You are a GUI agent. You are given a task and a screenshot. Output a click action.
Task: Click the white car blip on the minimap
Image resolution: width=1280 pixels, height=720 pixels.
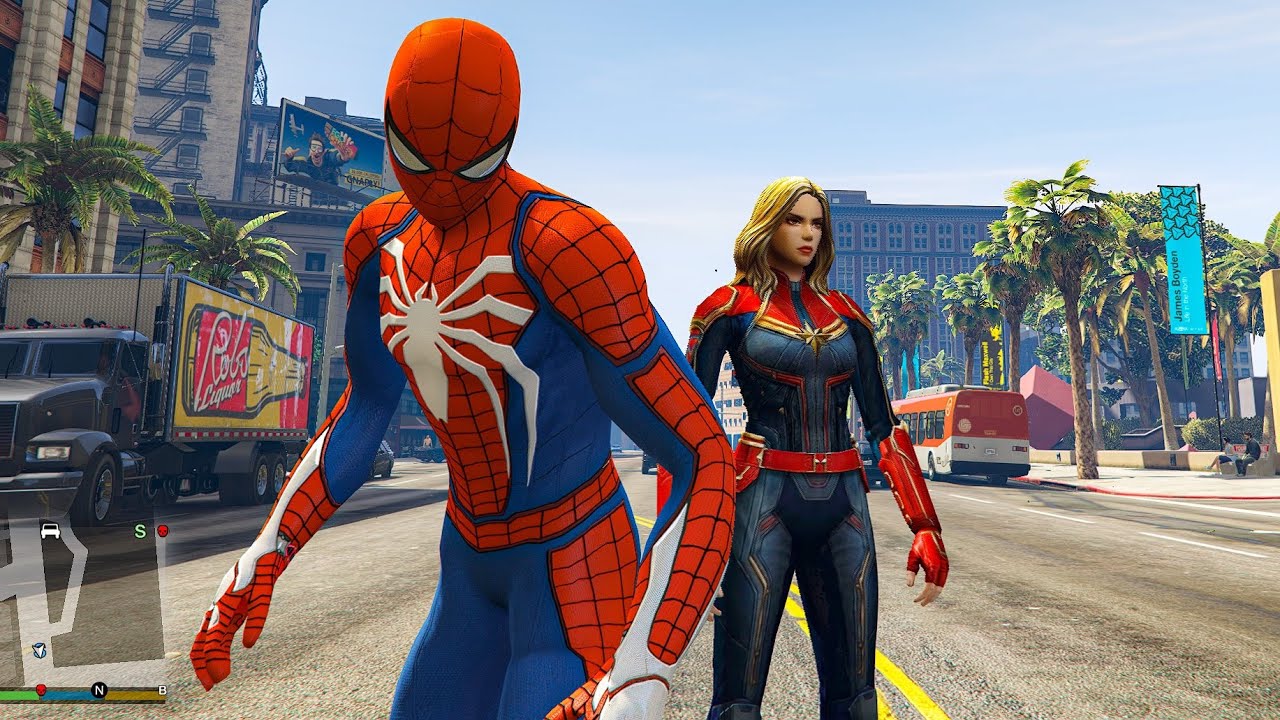tap(49, 530)
